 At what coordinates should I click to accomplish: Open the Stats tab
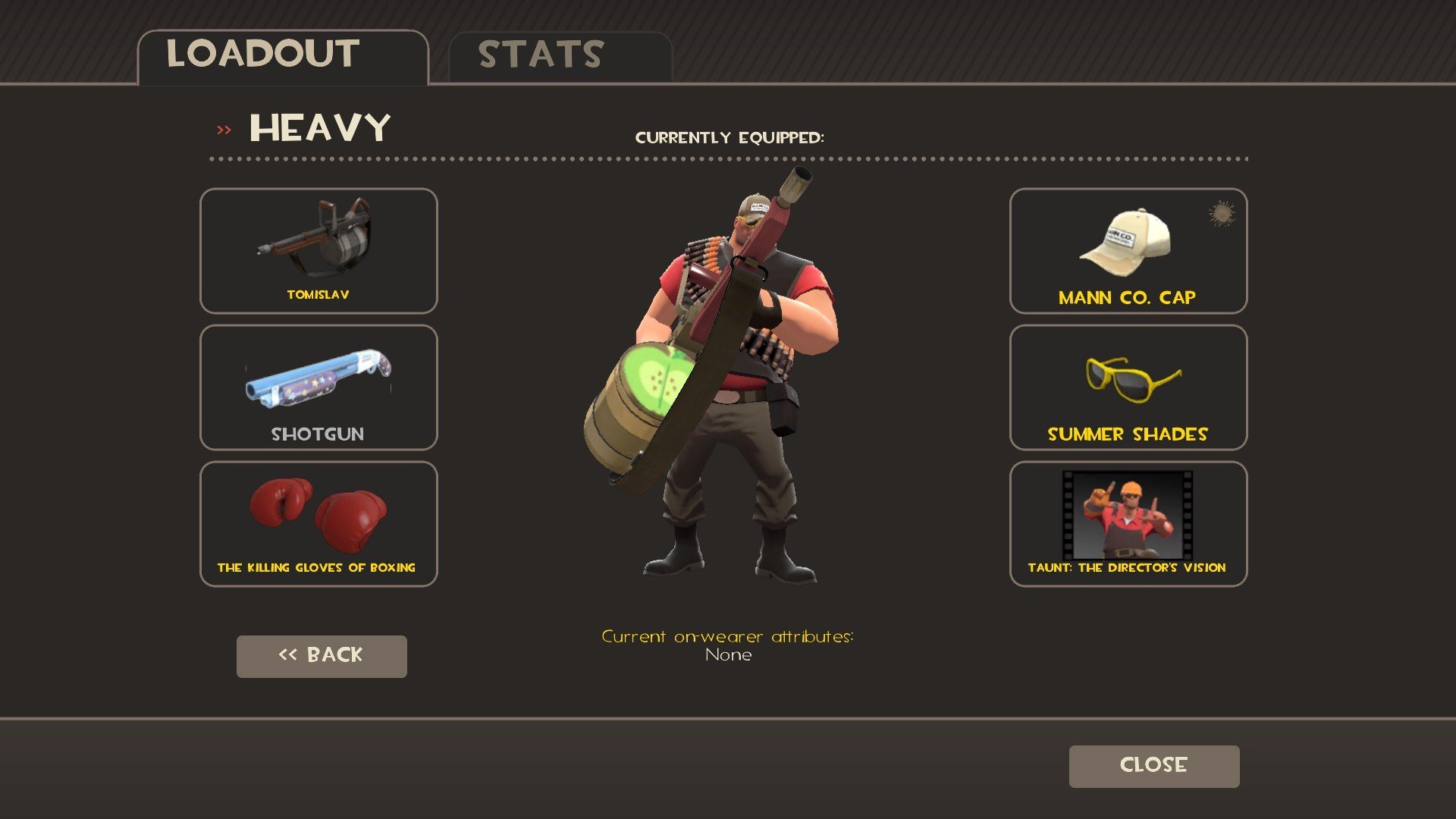560,56
